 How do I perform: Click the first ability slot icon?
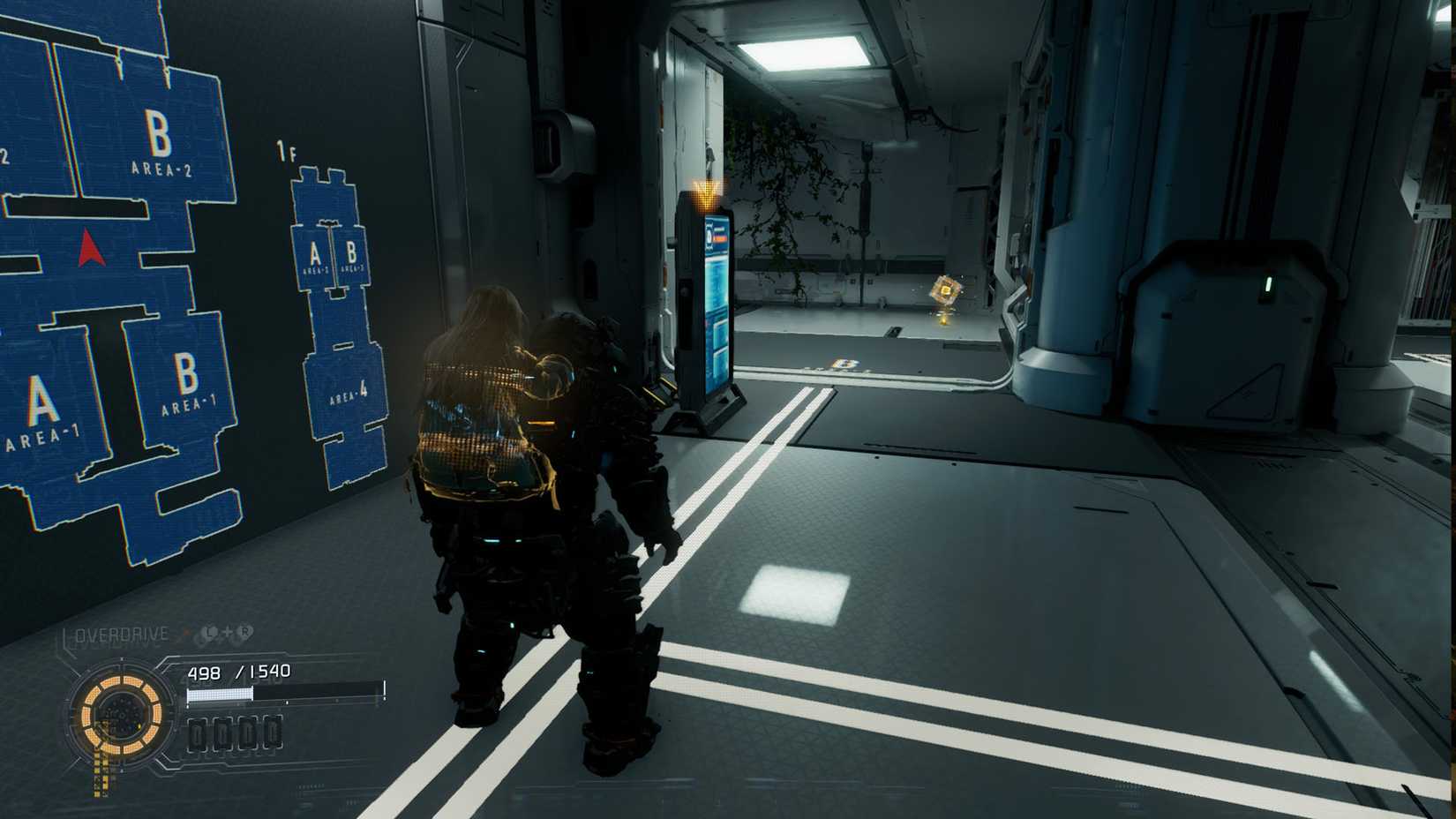click(199, 733)
